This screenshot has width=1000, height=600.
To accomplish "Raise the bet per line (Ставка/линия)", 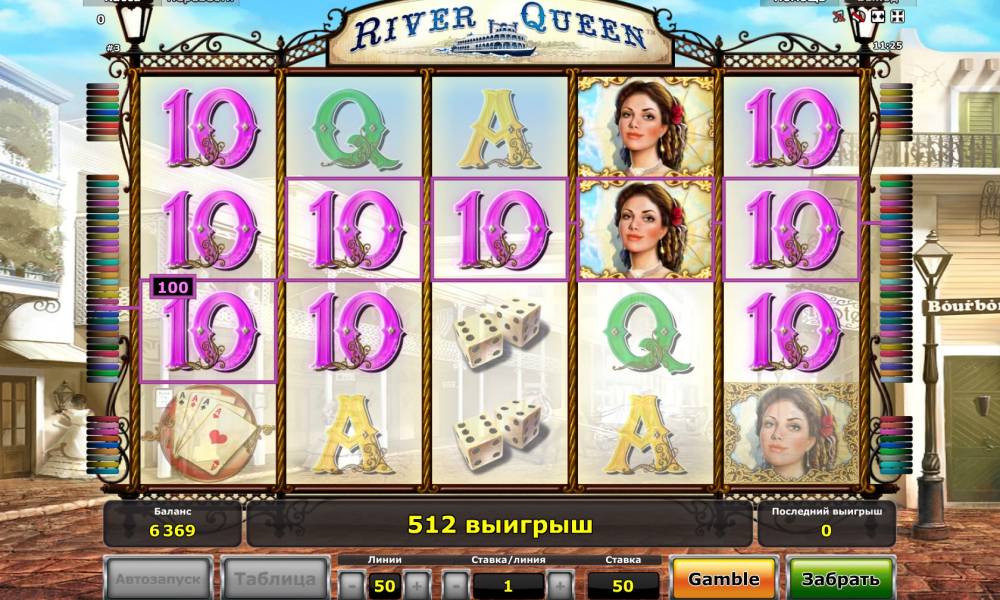I will click(561, 585).
